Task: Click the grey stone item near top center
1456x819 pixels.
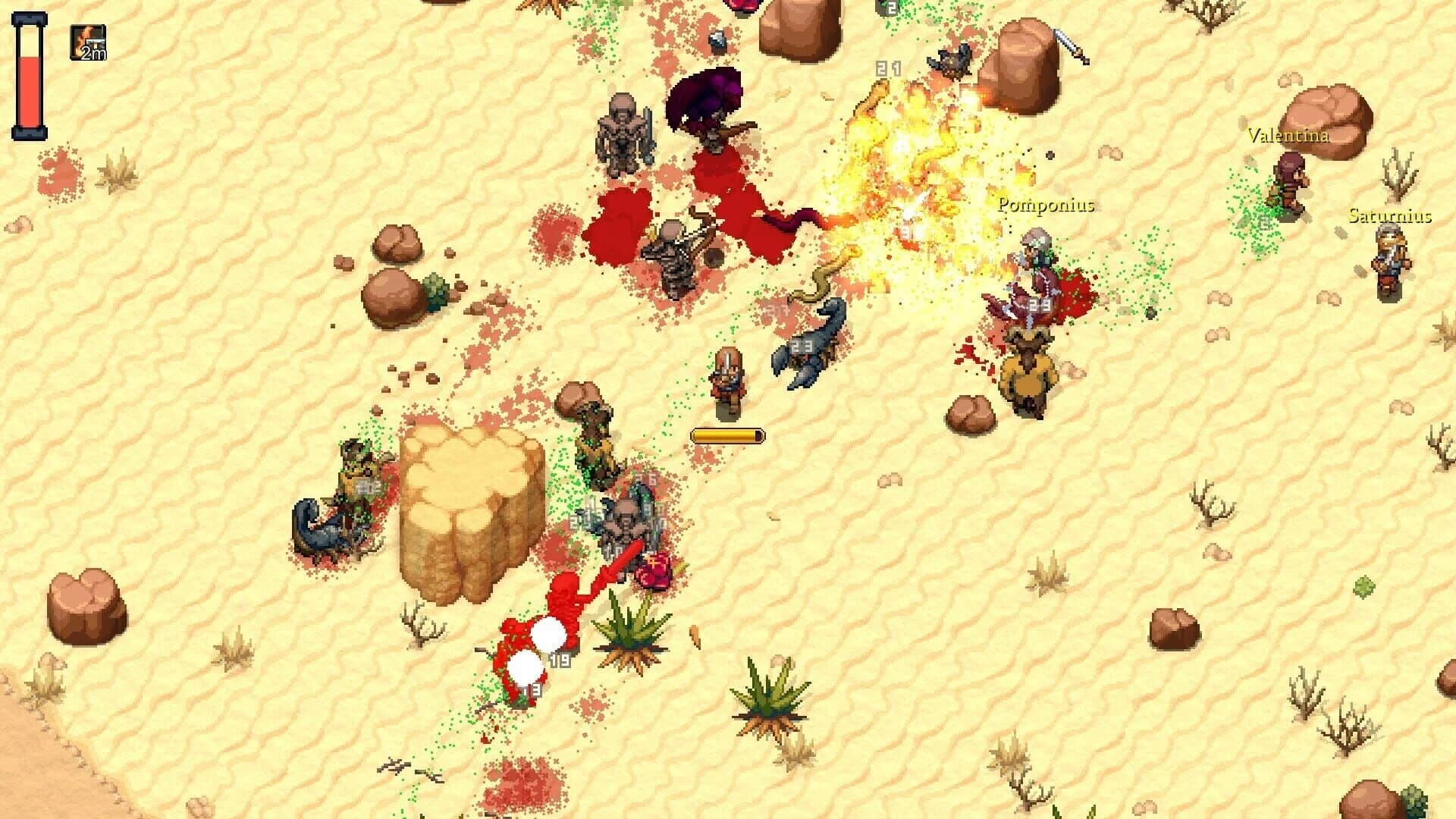Action: 718,40
